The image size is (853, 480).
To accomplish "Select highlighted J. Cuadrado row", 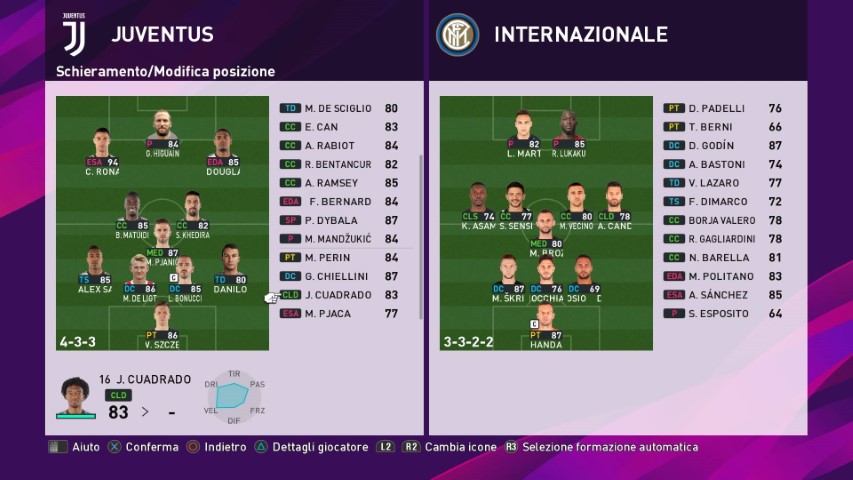I will point(338,295).
